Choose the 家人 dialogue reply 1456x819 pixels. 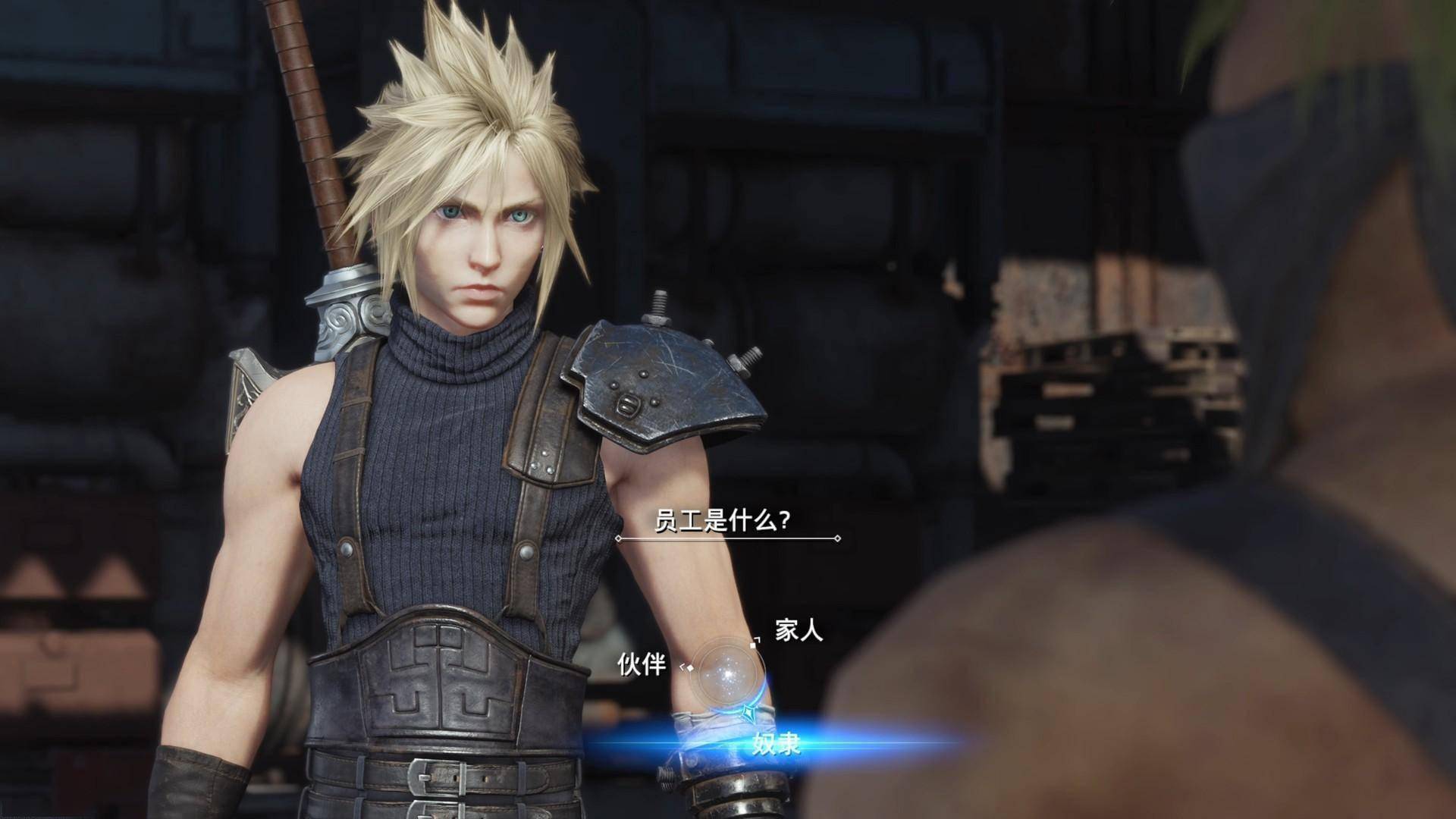tap(799, 630)
